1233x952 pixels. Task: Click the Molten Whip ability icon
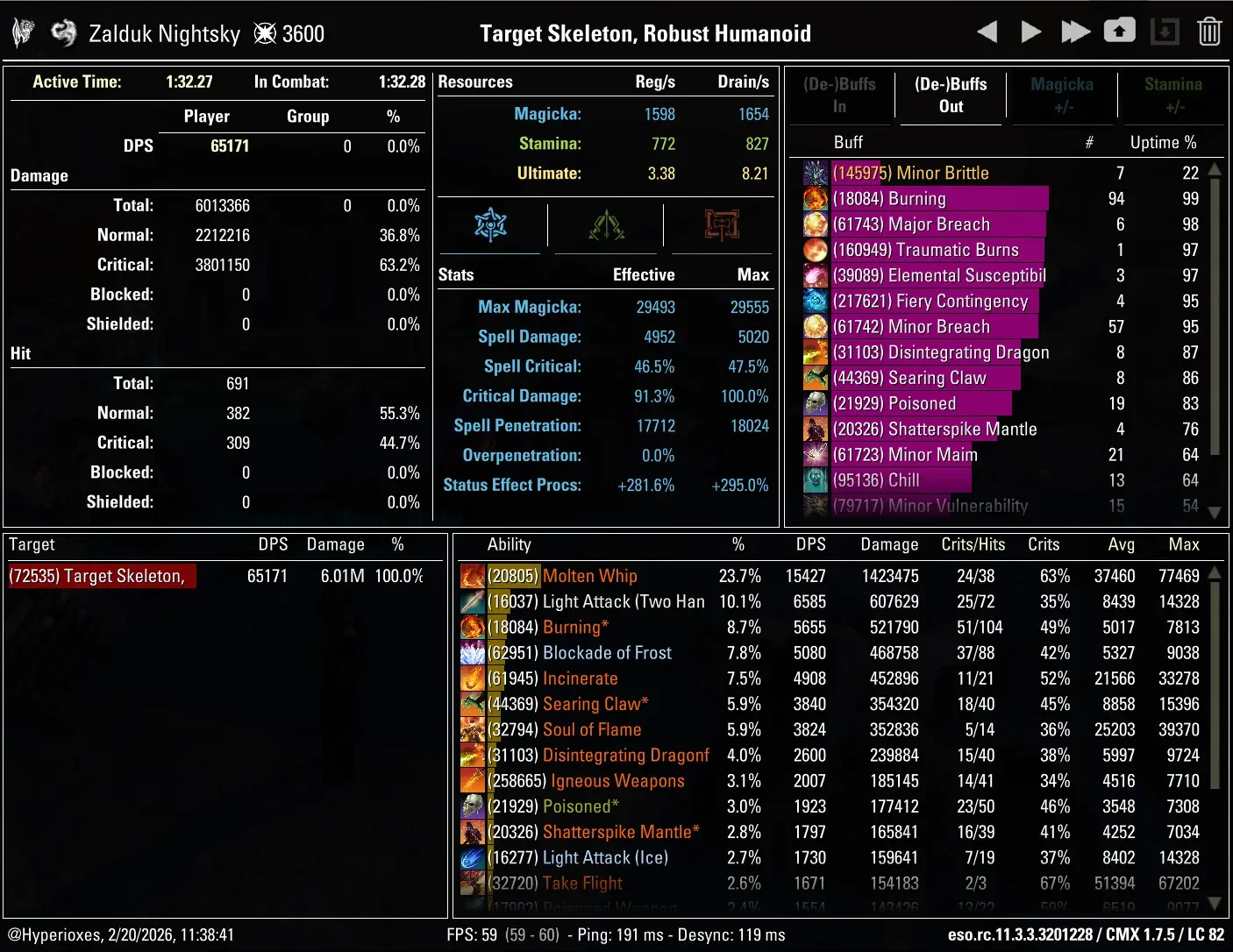(x=473, y=576)
